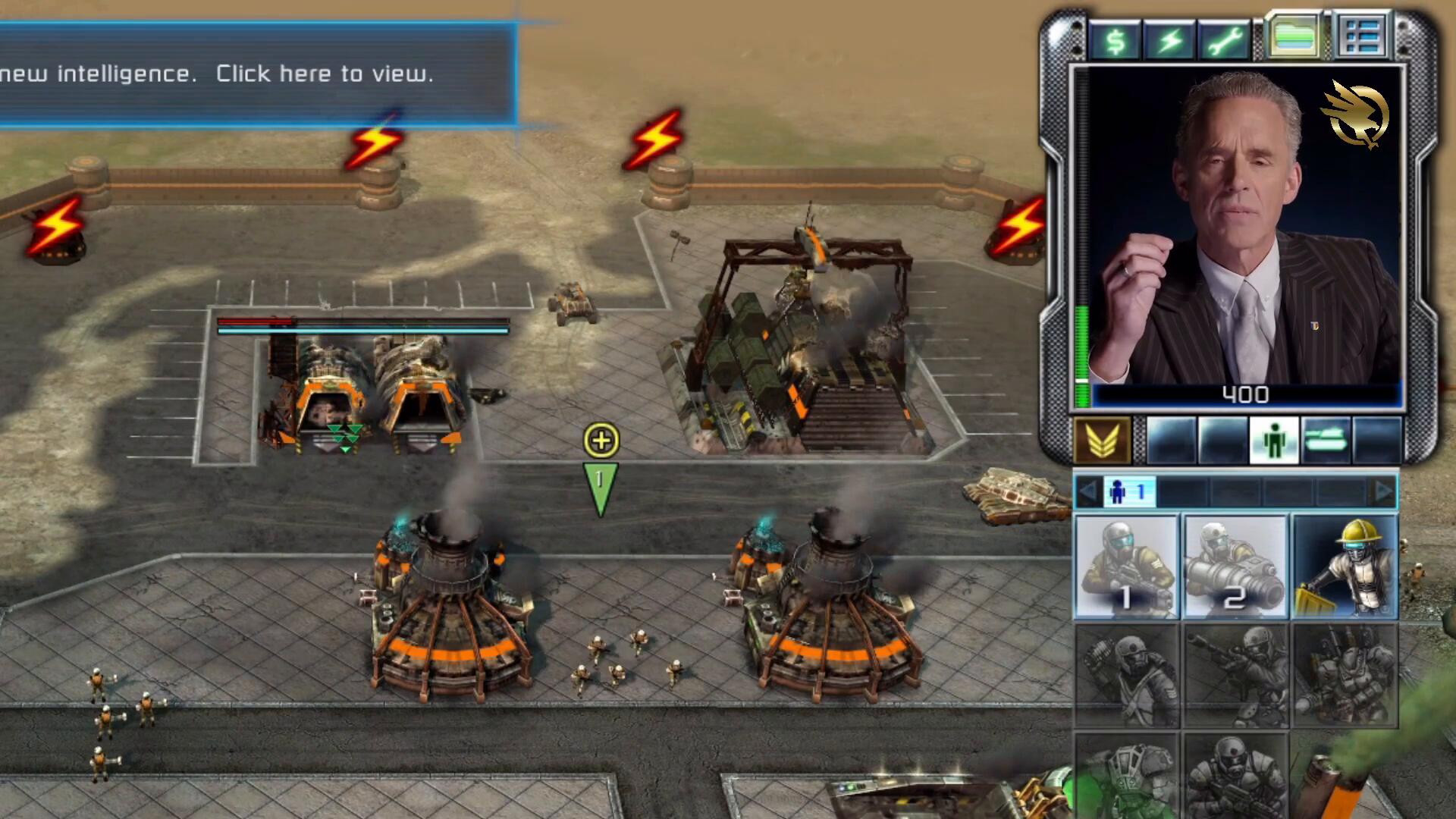This screenshot has width=1456, height=819.
Task: Click the queue left arrow
Action: click(1087, 493)
